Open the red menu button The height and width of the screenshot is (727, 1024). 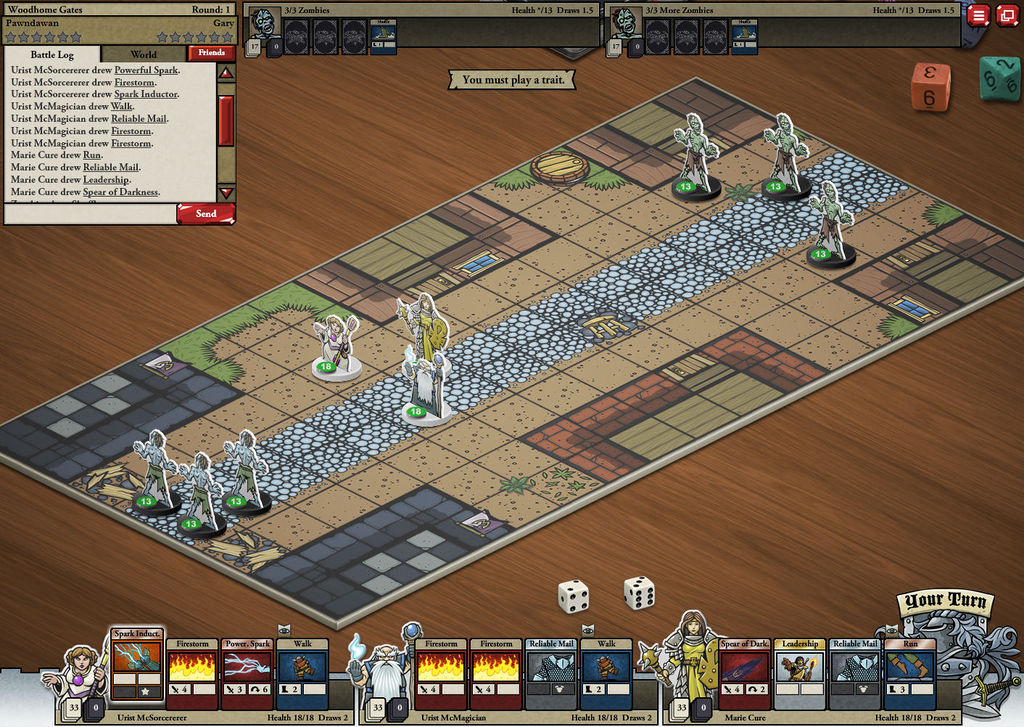979,15
